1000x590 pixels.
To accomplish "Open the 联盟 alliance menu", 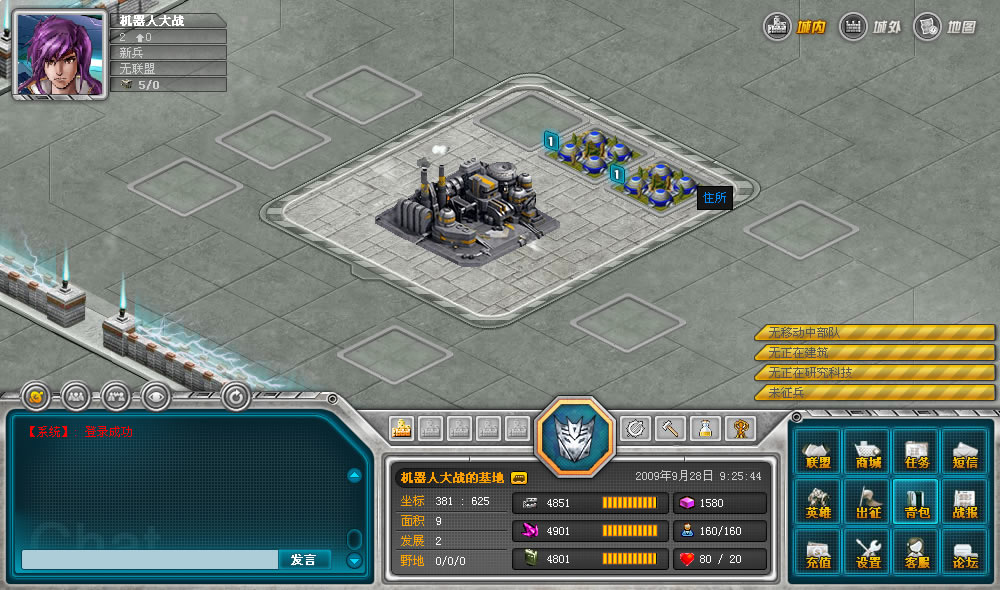I will [x=818, y=452].
